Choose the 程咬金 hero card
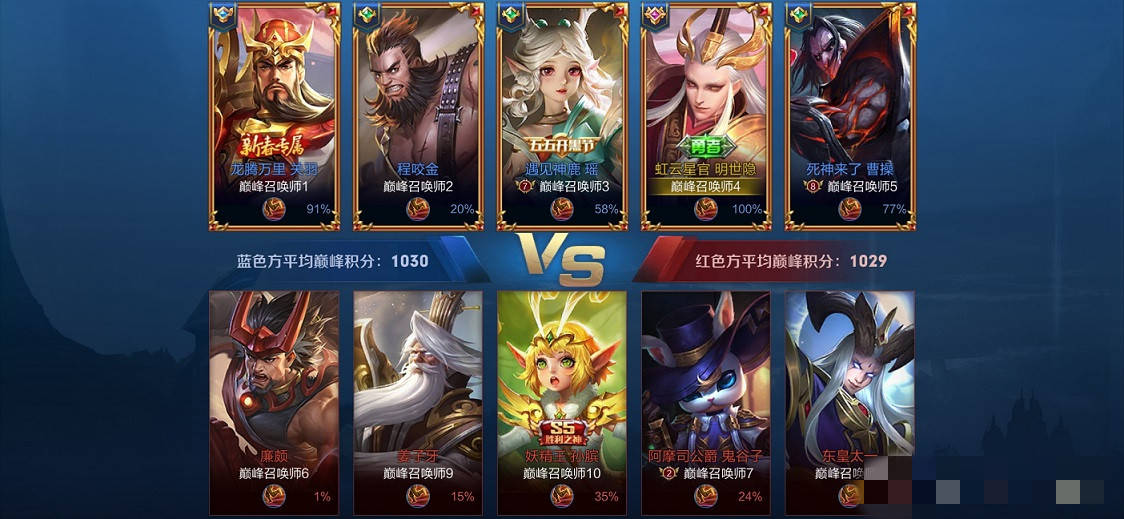This screenshot has width=1124, height=519. (418, 110)
